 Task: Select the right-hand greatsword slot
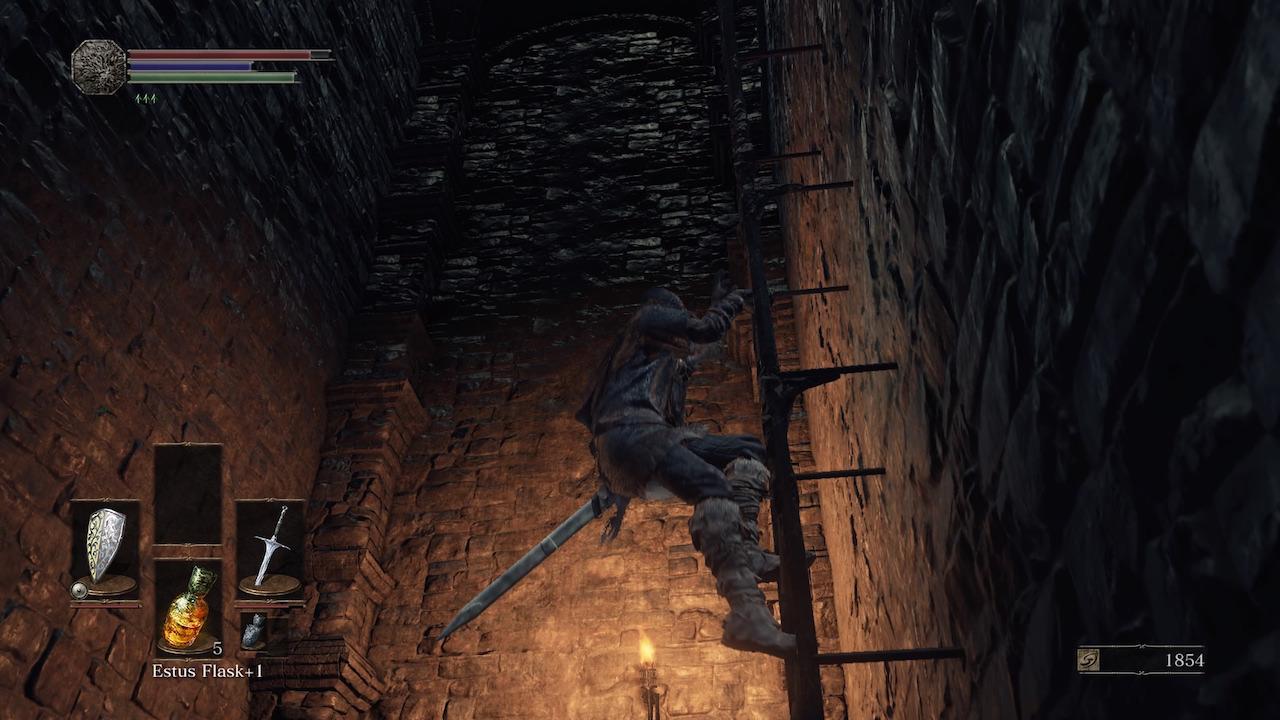click(270, 548)
